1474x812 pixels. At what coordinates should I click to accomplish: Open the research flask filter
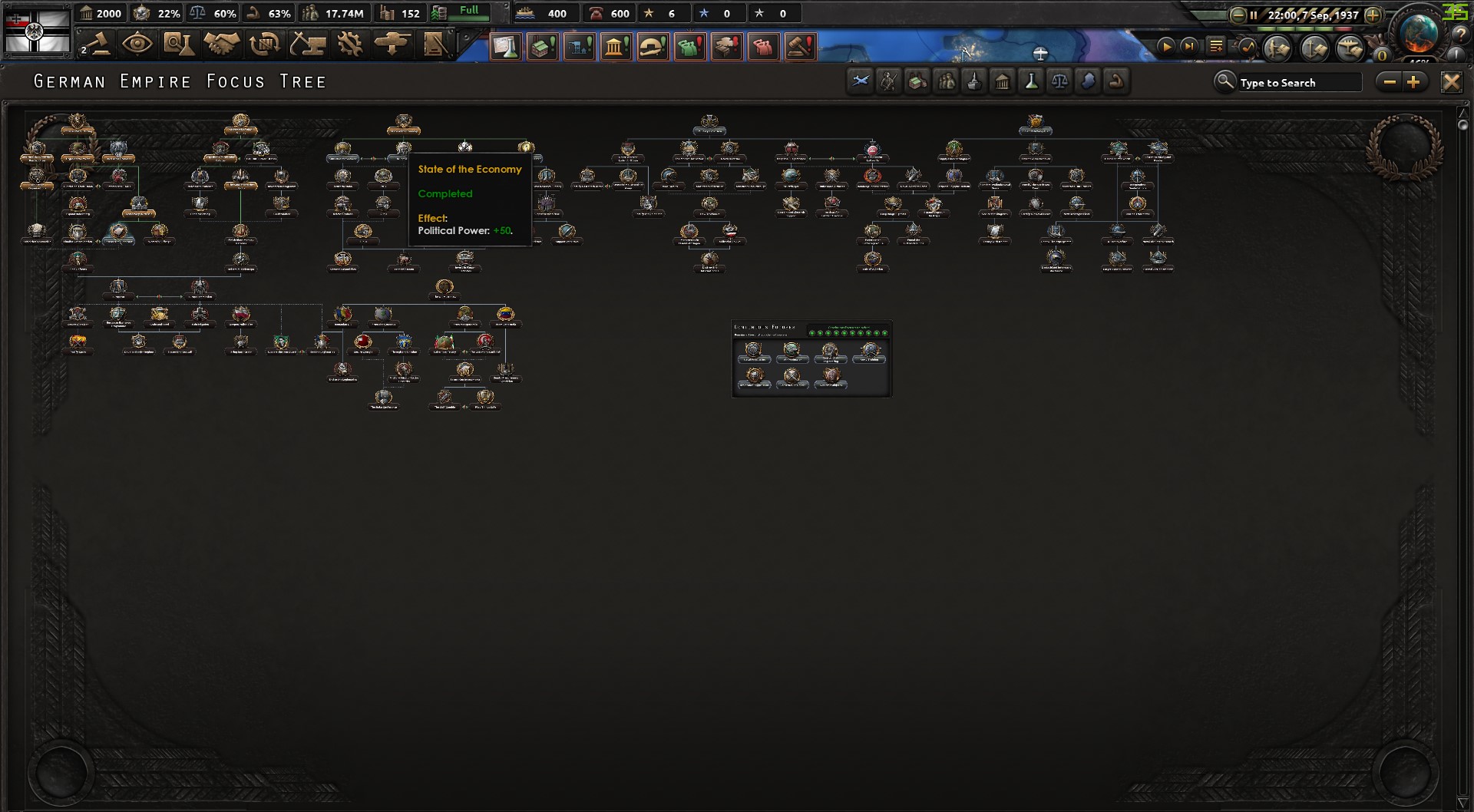(1033, 81)
